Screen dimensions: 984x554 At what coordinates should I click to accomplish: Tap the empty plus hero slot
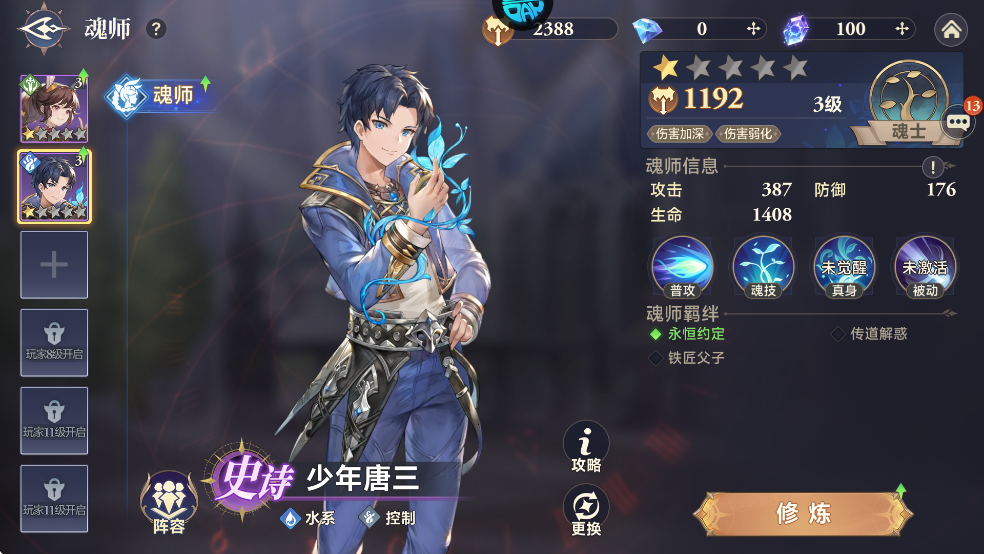[x=54, y=264]
